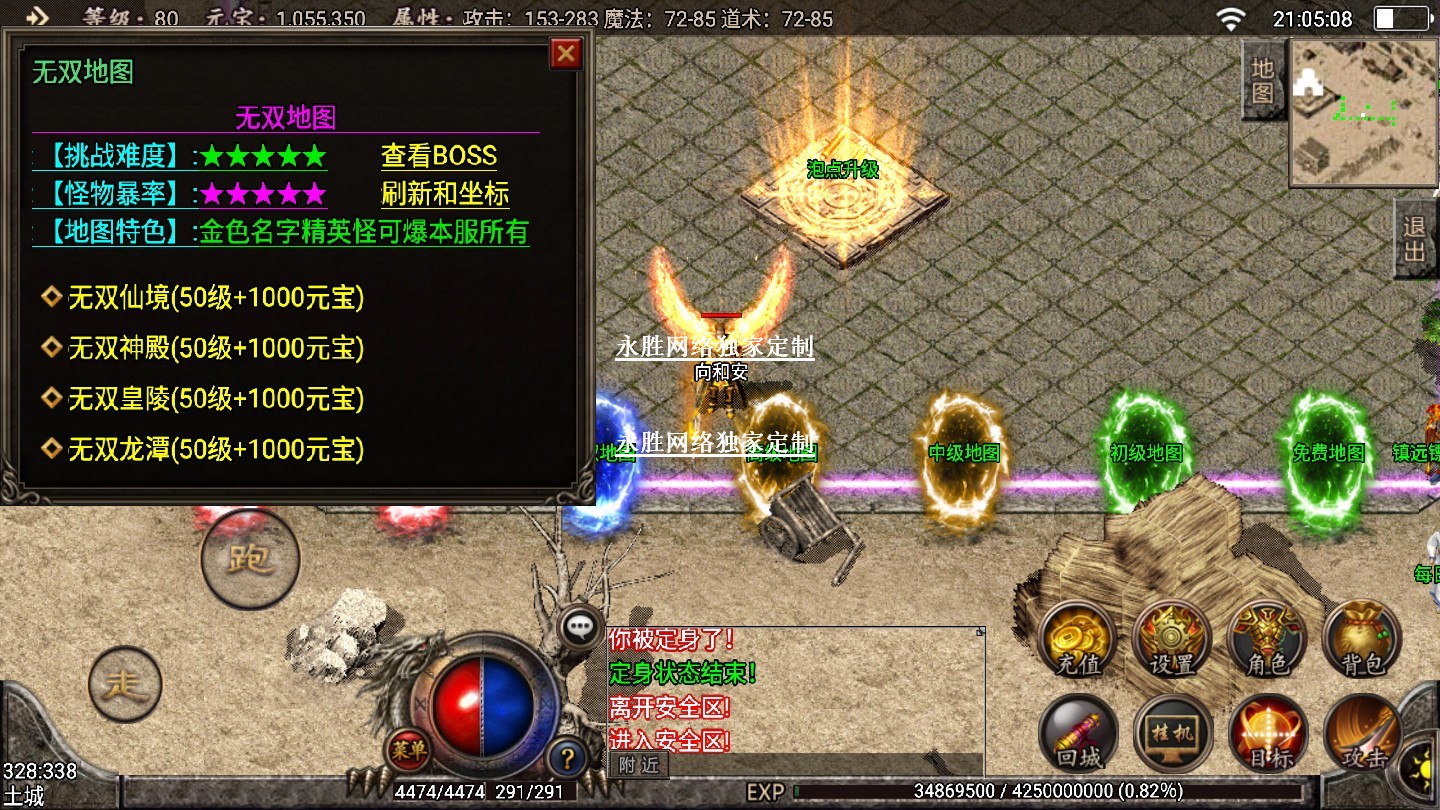Toggle 挂机 auto-battle mode
The height and width of the screenshot is (810, 1440).
click(1172, 733)
